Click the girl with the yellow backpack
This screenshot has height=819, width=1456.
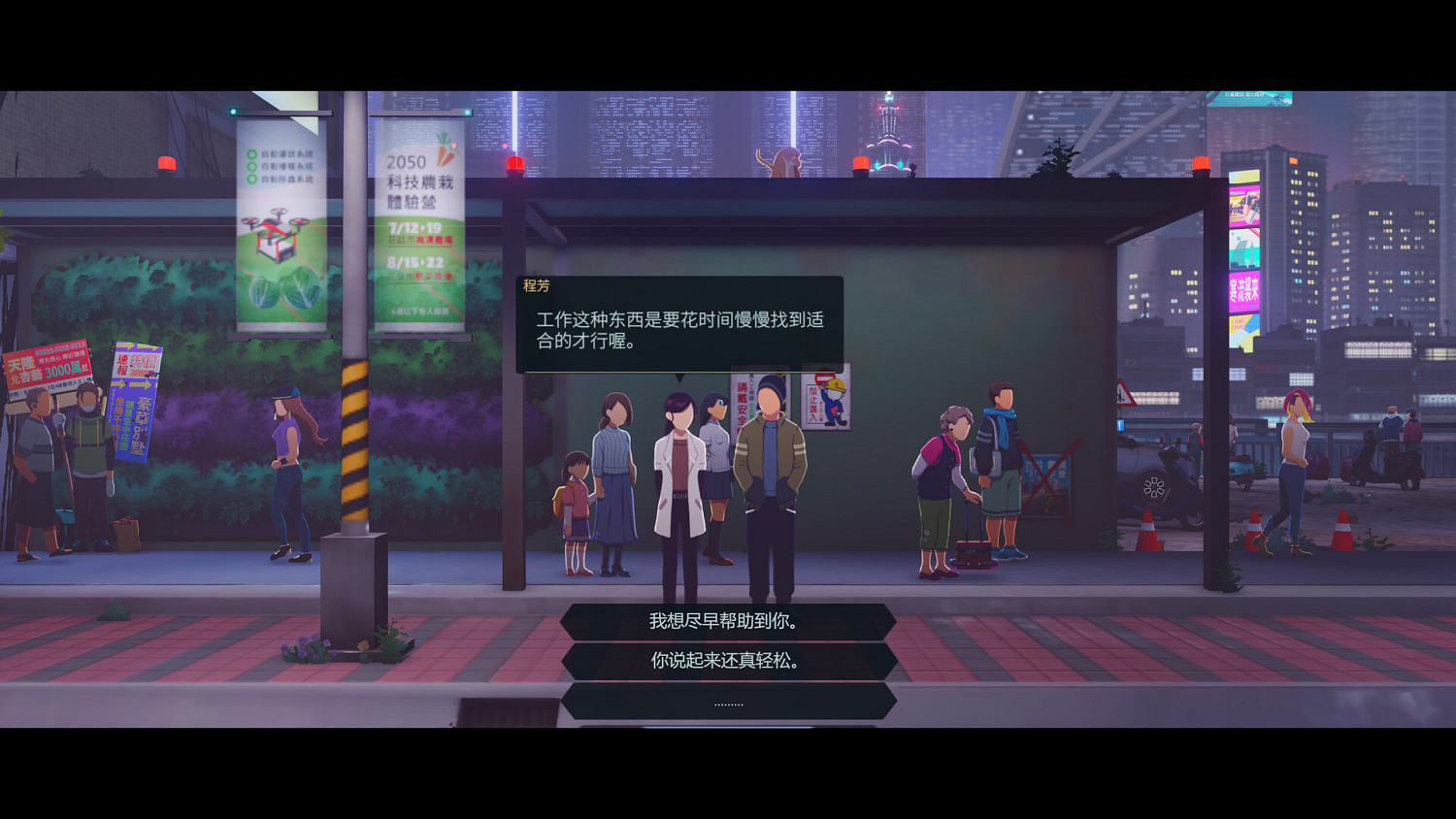tap(578, 505)
